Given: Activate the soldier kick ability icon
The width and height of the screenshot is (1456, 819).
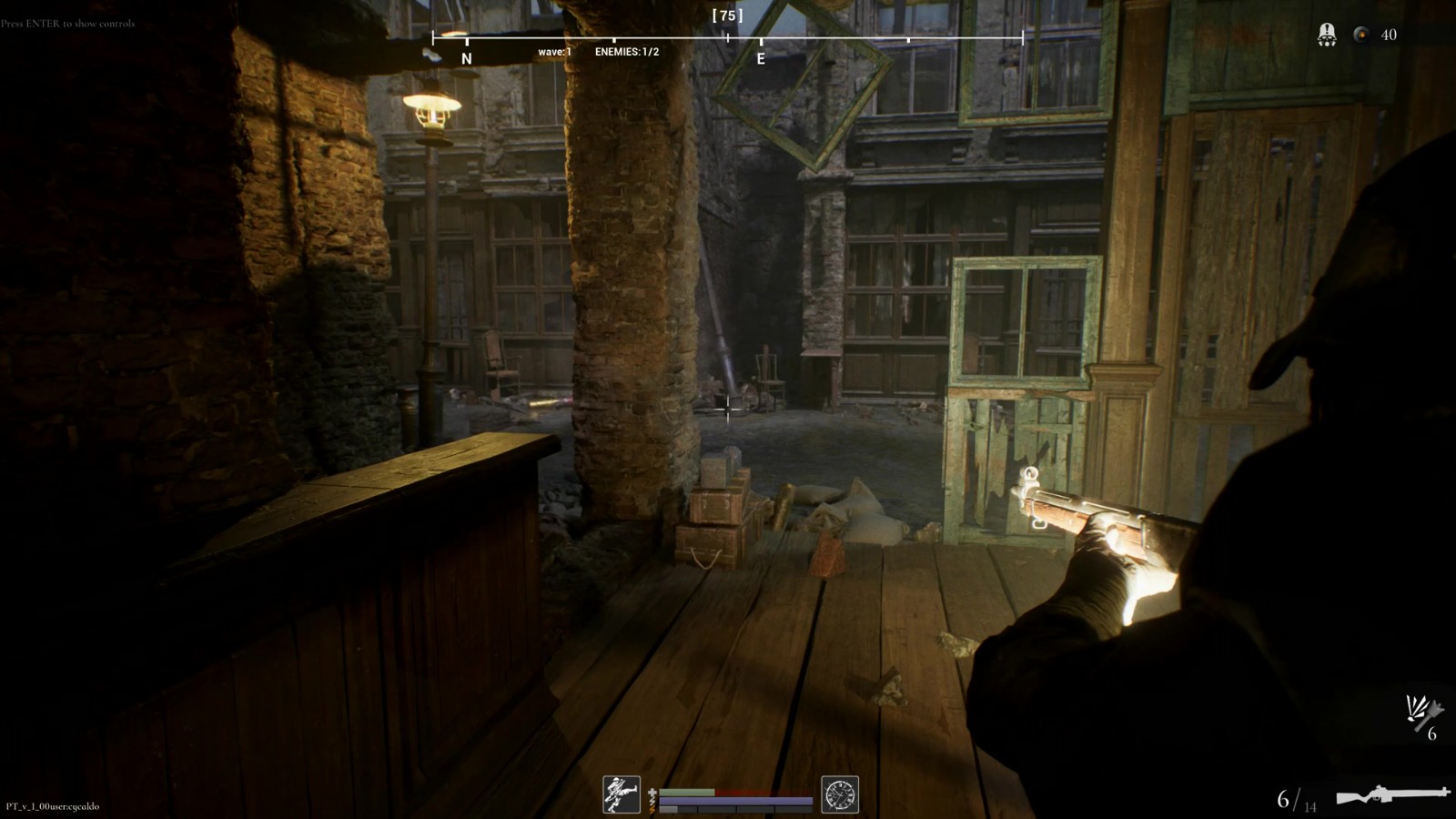Looking at the screenshot, I should [622, 794].
